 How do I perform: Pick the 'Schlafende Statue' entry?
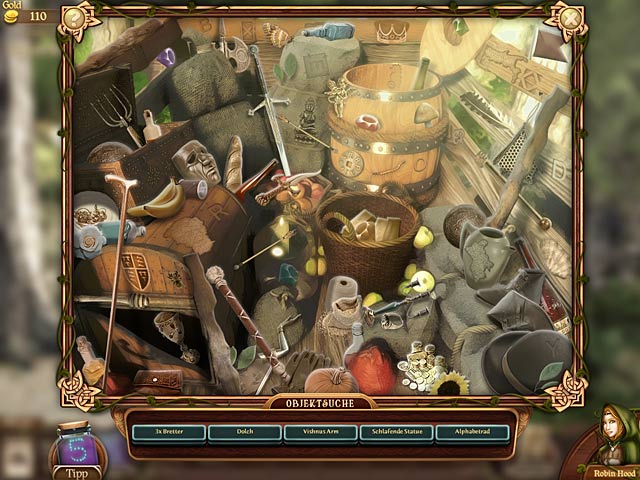[x=396, y=433]
